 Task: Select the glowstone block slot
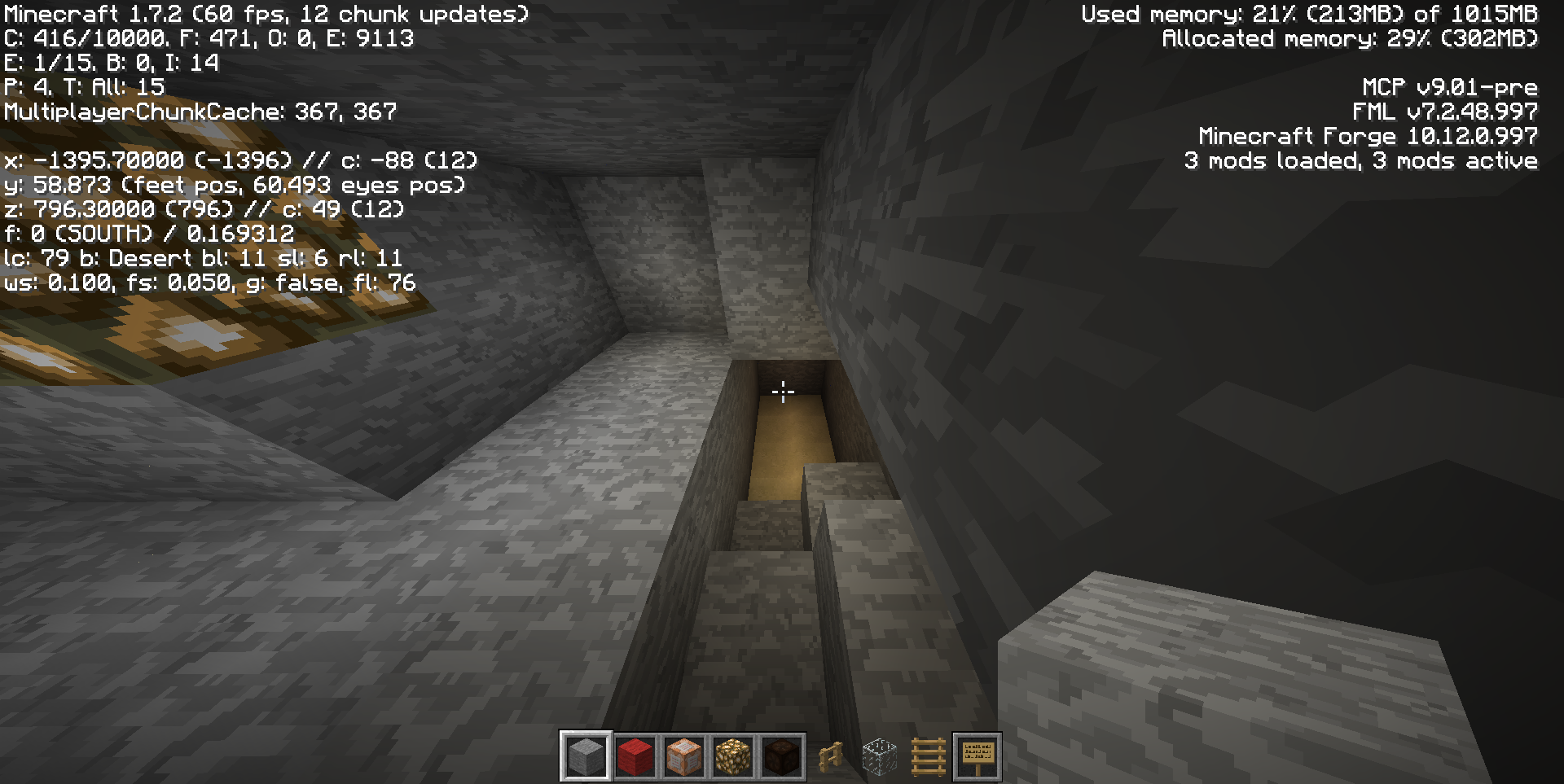(732, 756)
